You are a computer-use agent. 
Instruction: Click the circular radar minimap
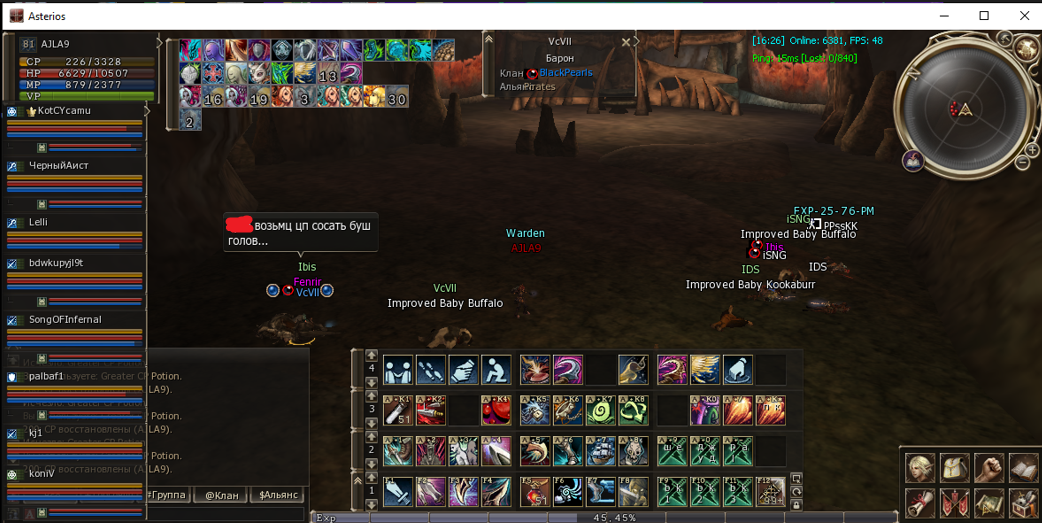(962, 109)
